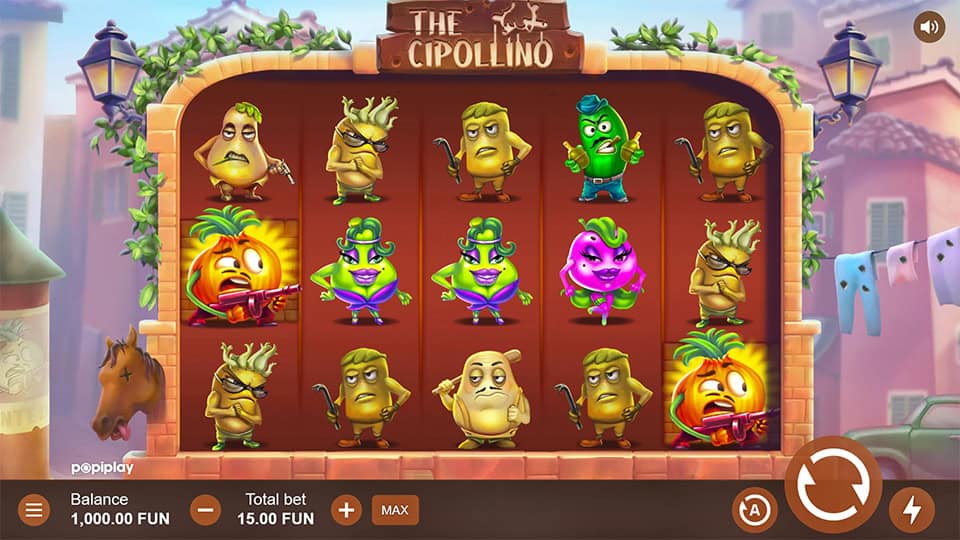This screenshot has height=540, width=960.
Task: Toggle the sound speaker button
Action: point(930,28)
